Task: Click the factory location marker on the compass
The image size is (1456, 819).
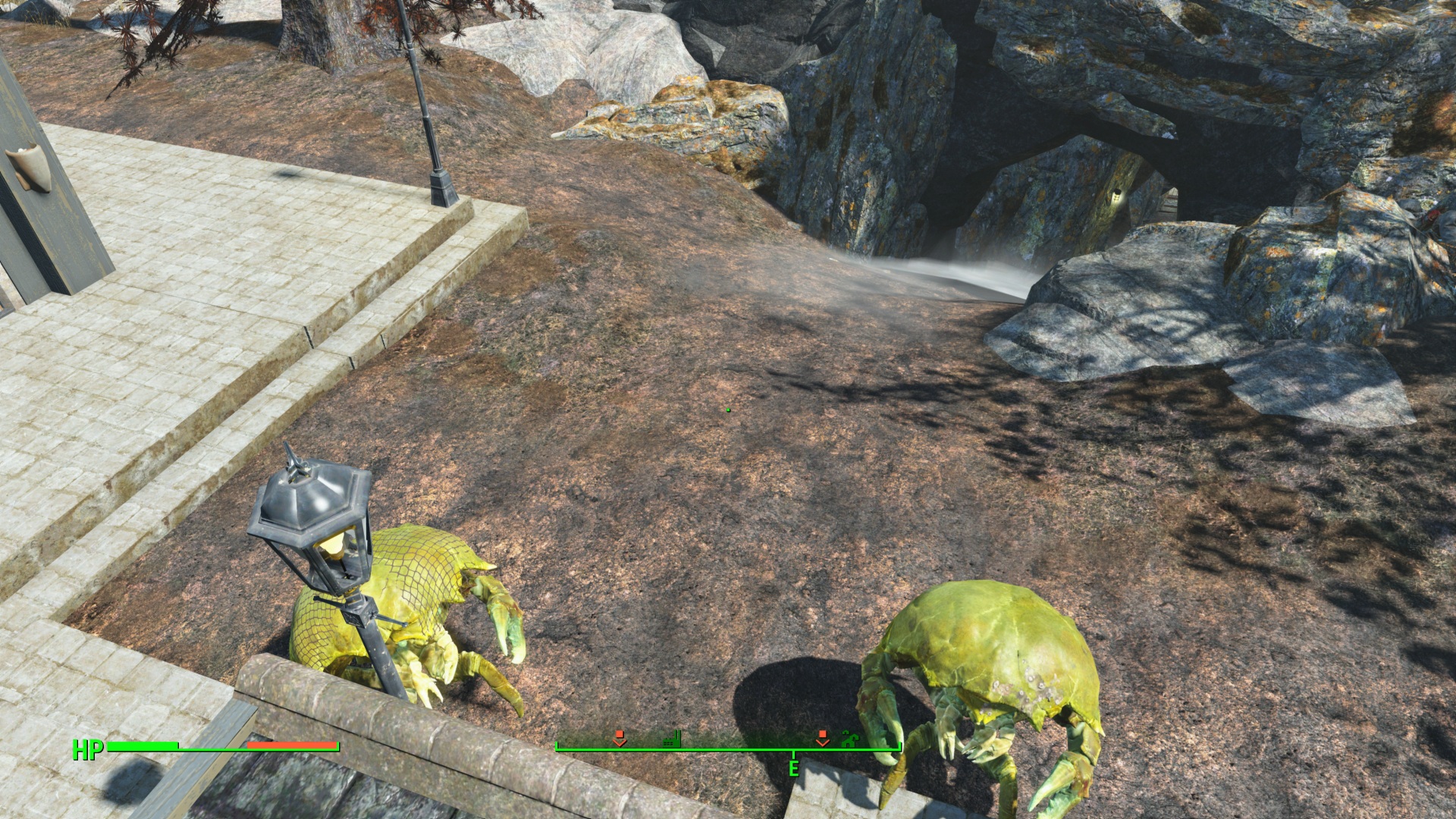Action: (x=672, y=738)
